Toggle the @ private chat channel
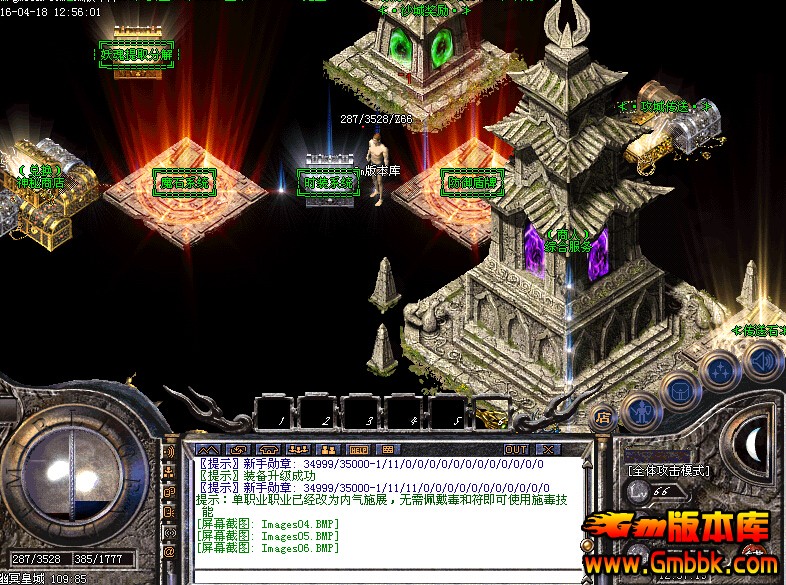The width and height of the screenshot is (786, 585). click(x=169, y=551)
